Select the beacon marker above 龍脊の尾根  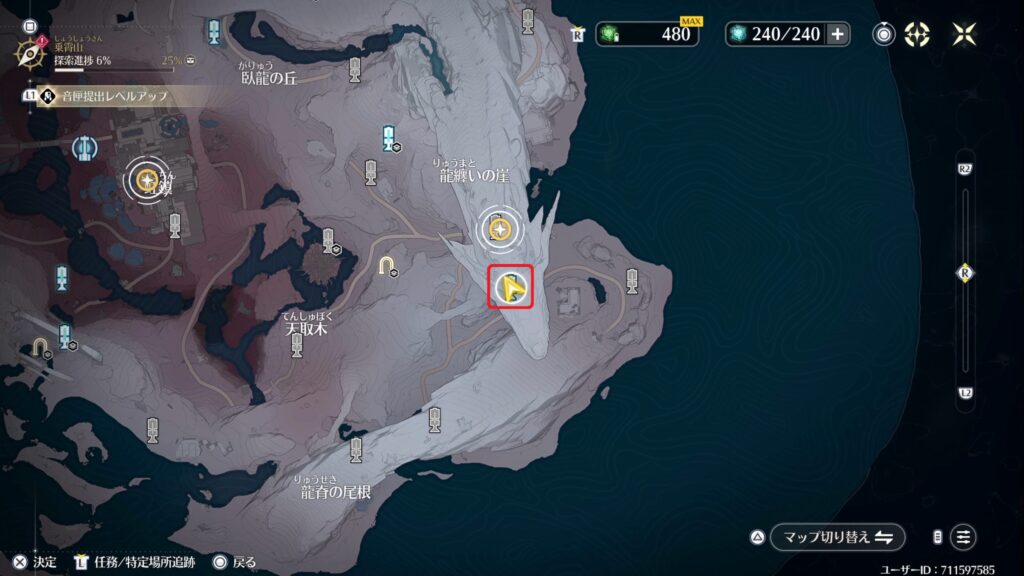tap(356, 450)
